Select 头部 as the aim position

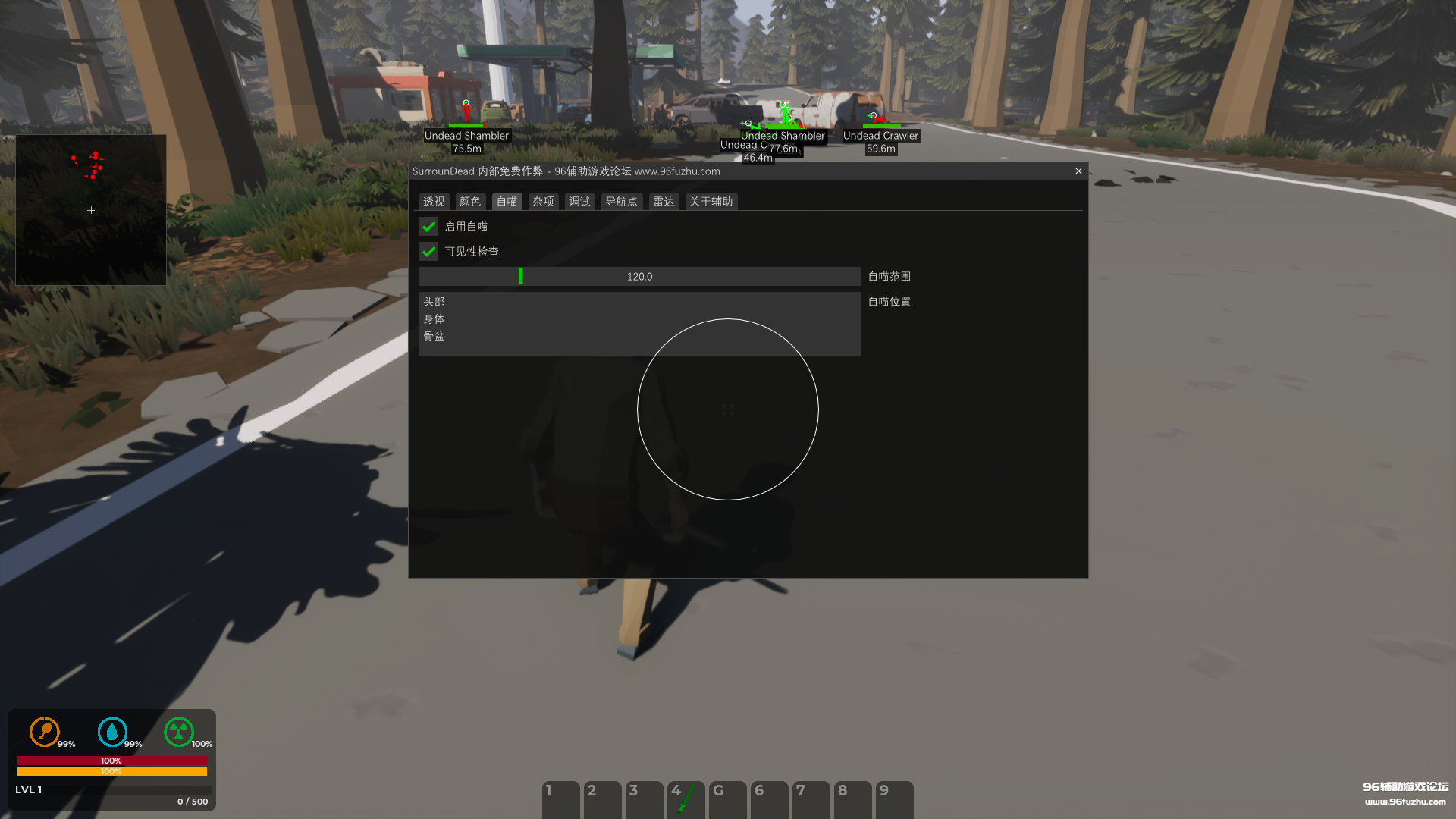(x=435, y=301)
